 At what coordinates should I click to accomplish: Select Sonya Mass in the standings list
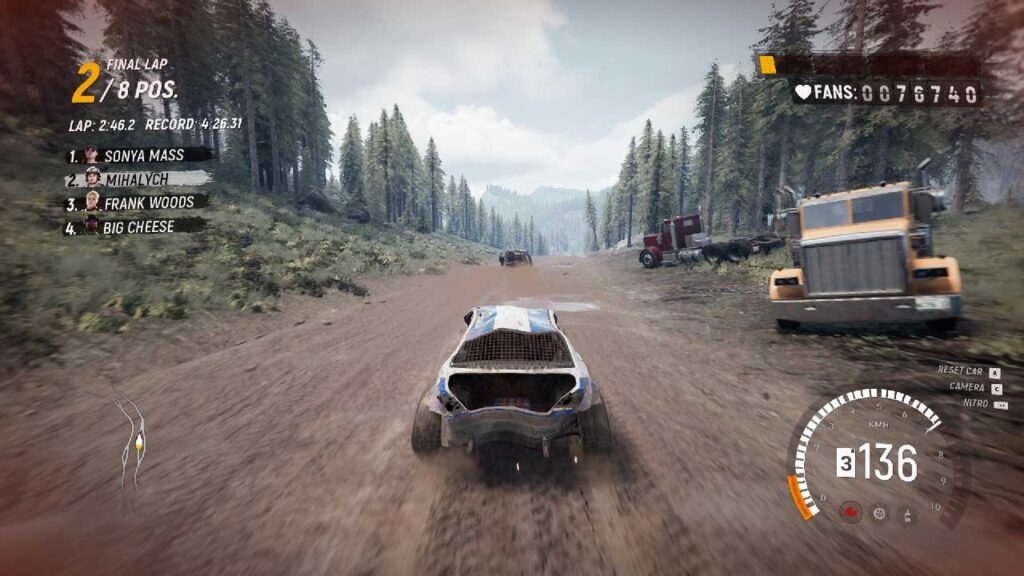(x=138, y=155)
